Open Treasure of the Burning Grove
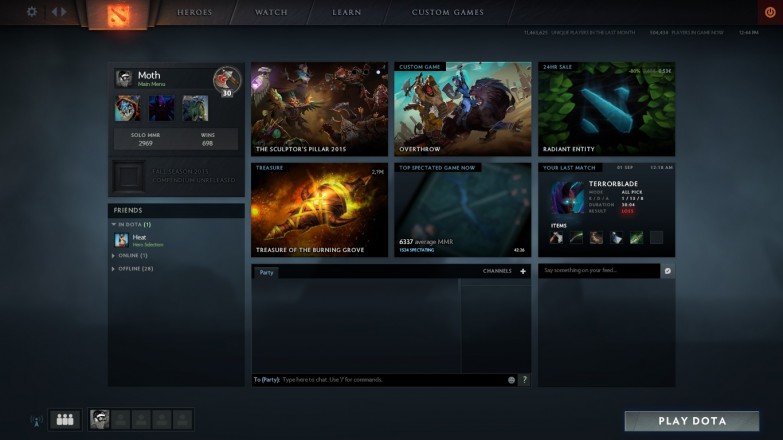783x440 pixels. coord(319,210)
